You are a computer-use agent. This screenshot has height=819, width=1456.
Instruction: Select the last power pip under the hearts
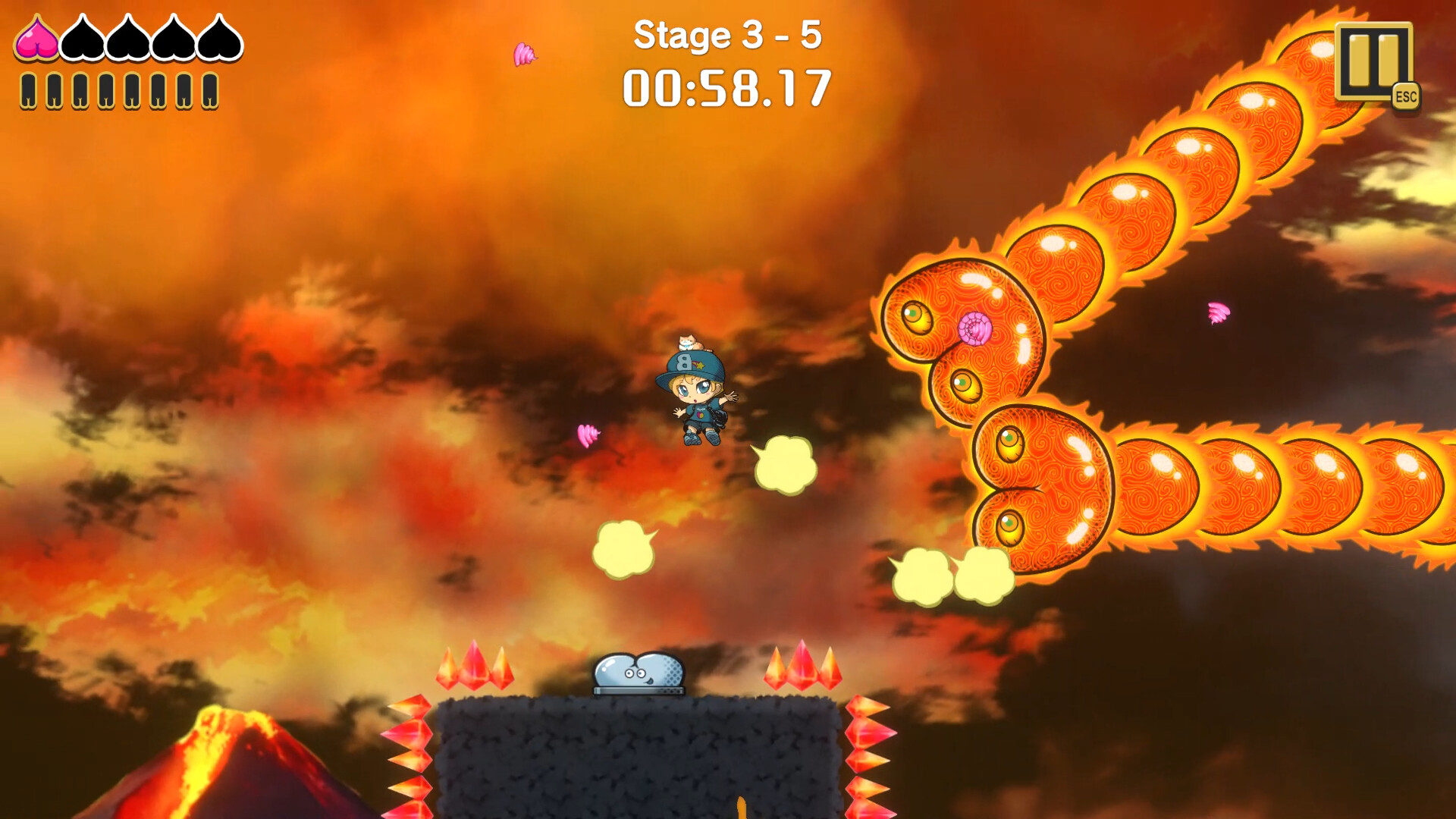(x=209, y=91)
